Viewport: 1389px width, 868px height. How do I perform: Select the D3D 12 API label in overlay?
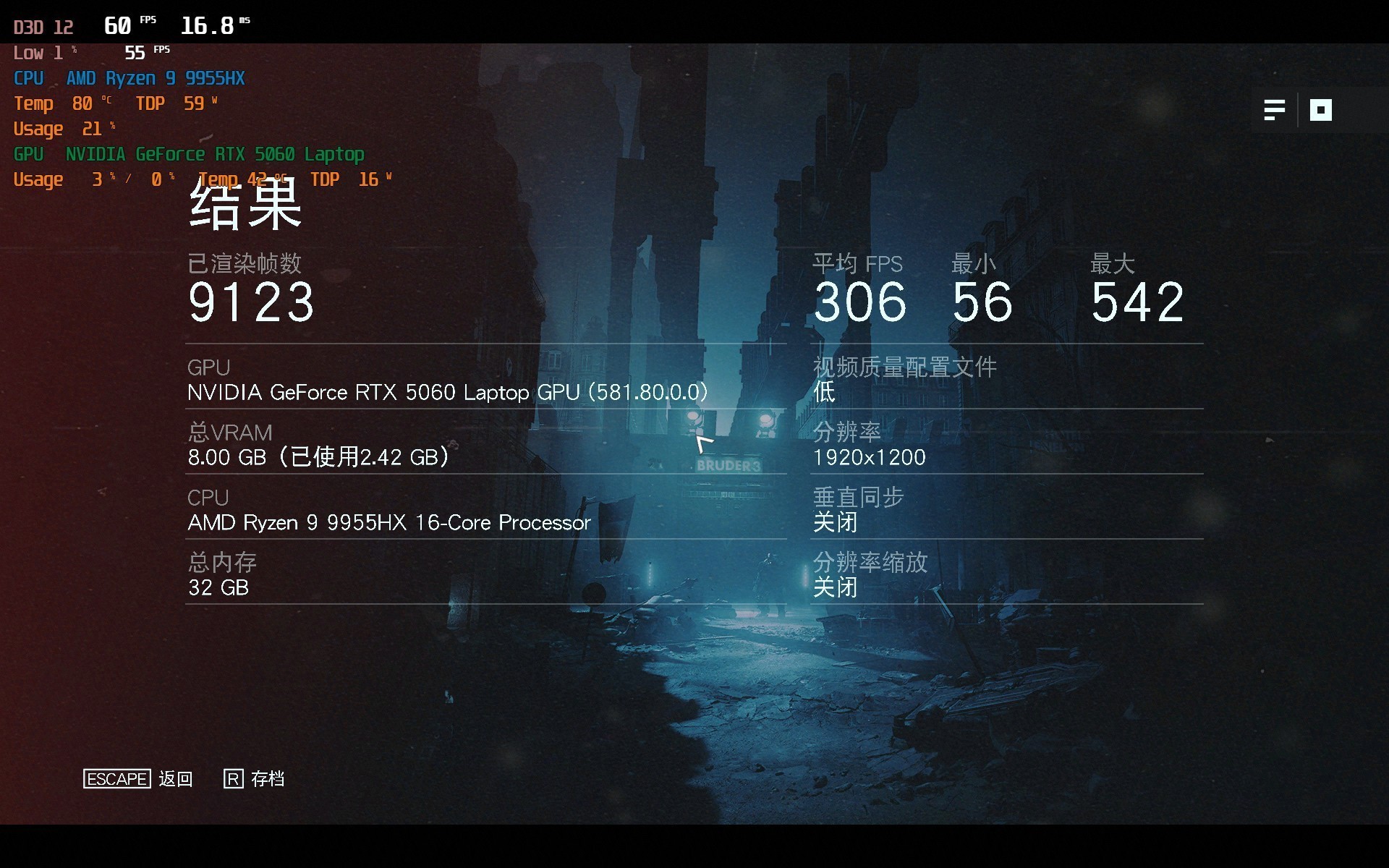pyautogui.click(x=42, y=25)
